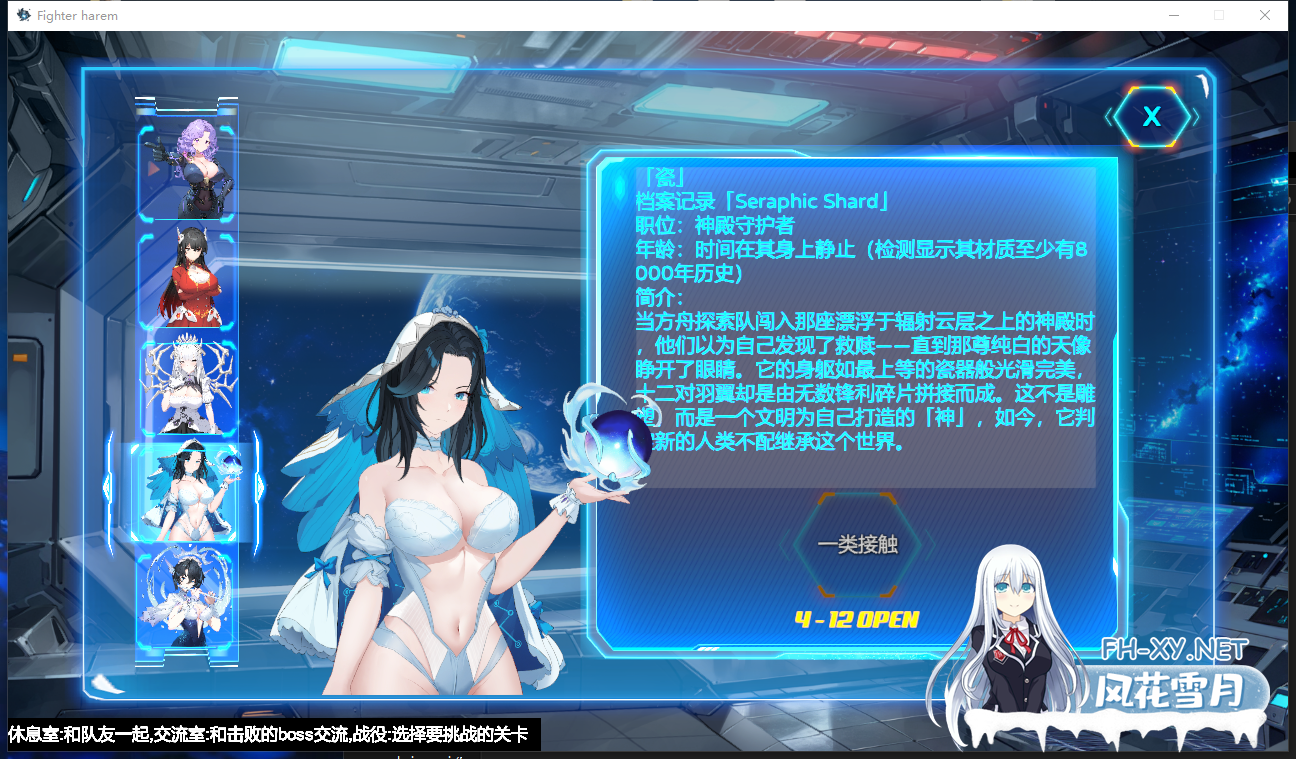Image resolution: width=1296 pixels, height=759 pixels.
Task: Click the black hint bar at screen bottom
Action: tap(270, 735)
